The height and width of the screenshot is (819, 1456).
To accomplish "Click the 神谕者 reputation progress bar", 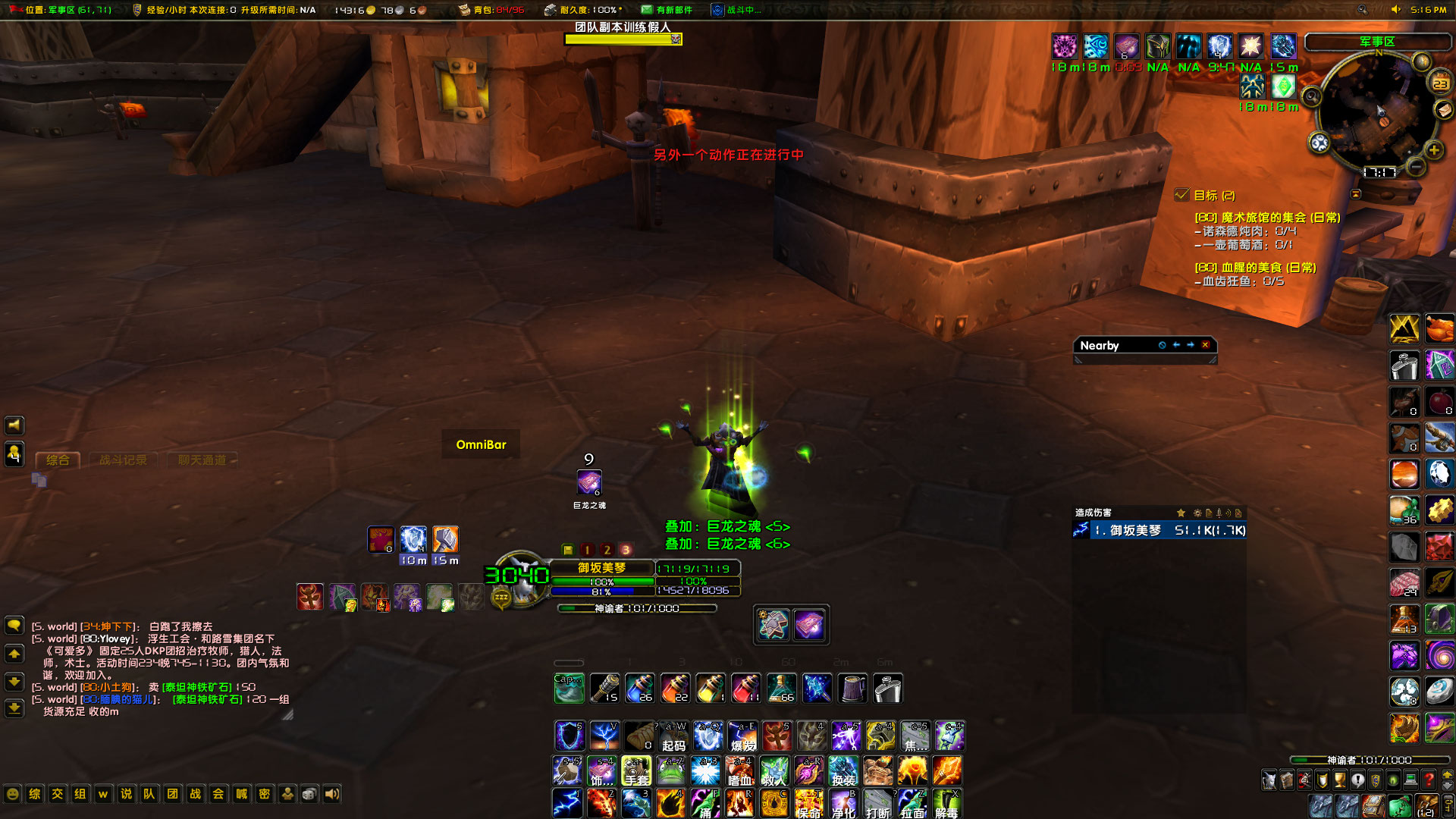I will (x=637, y=607).
